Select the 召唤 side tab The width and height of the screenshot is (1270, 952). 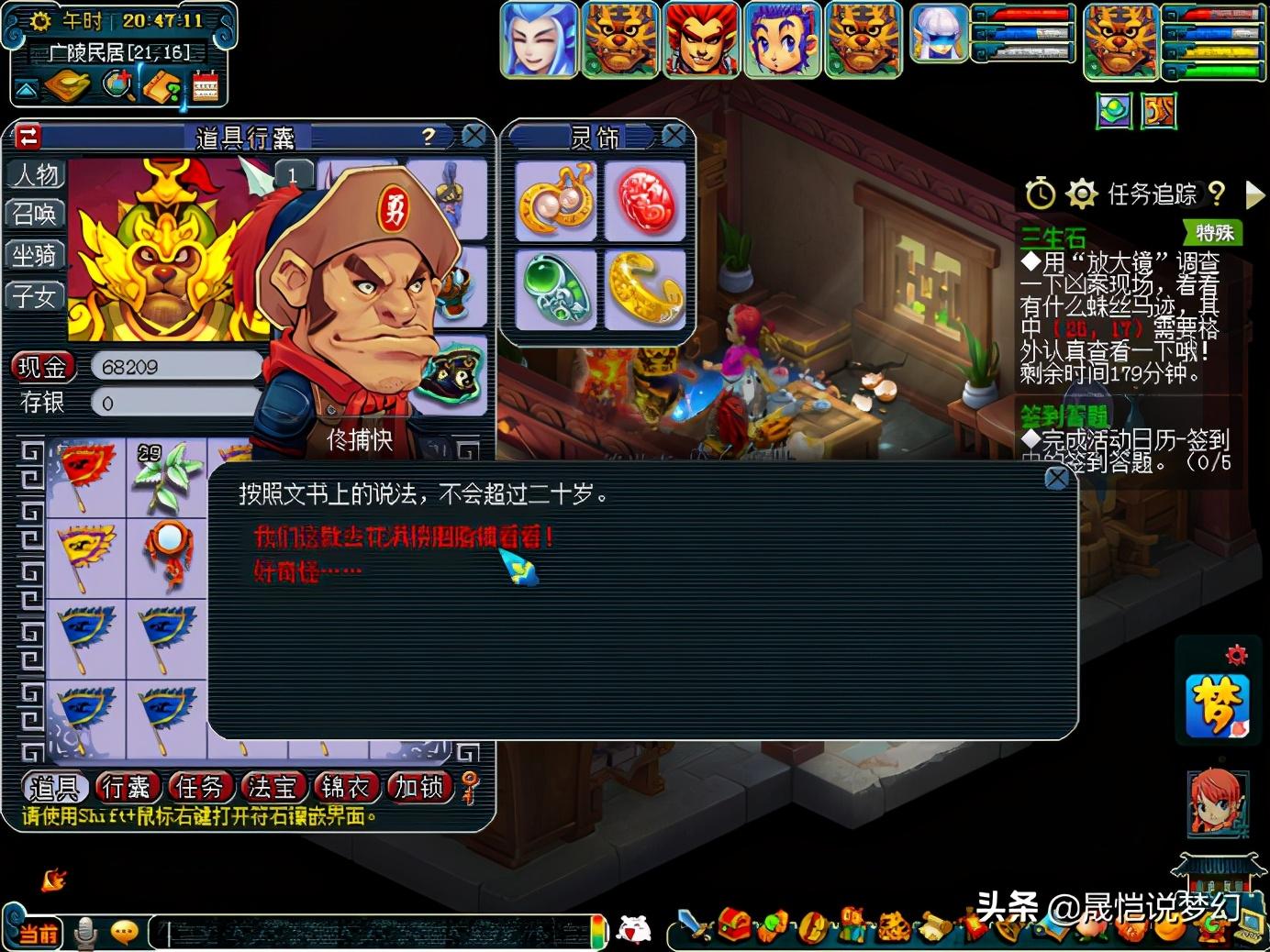click(34, 215)
